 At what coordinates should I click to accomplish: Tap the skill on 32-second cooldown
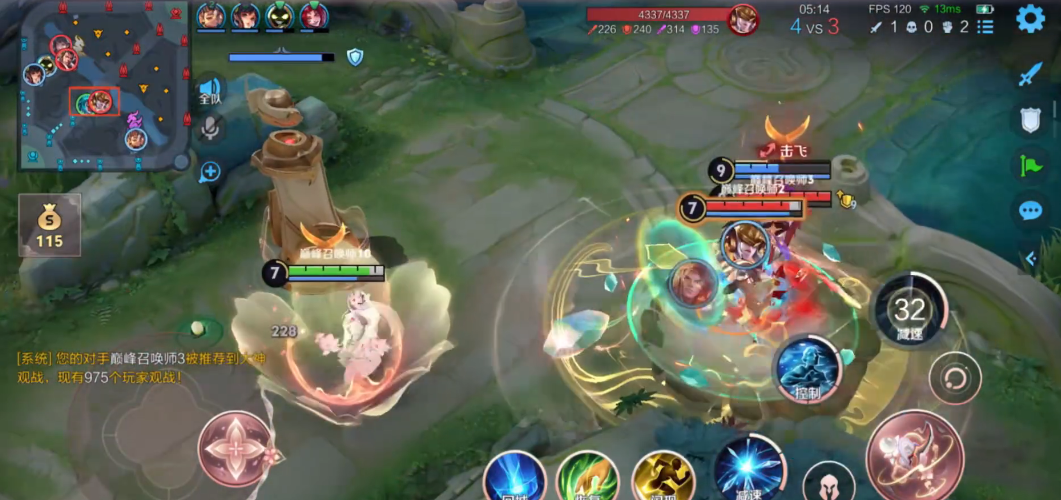click(909, 311)
